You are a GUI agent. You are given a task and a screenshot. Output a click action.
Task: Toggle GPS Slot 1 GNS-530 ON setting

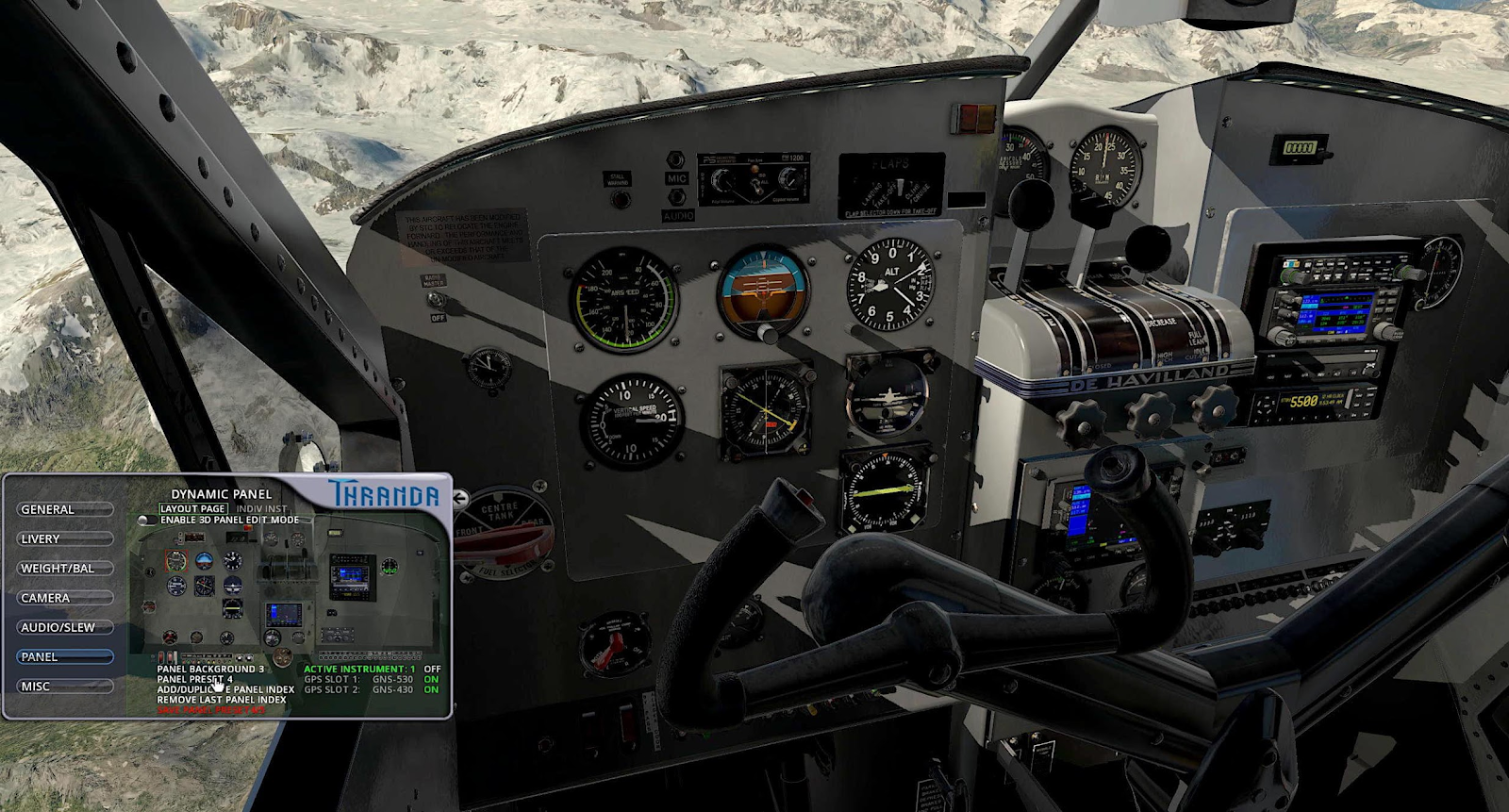point(431,679)
